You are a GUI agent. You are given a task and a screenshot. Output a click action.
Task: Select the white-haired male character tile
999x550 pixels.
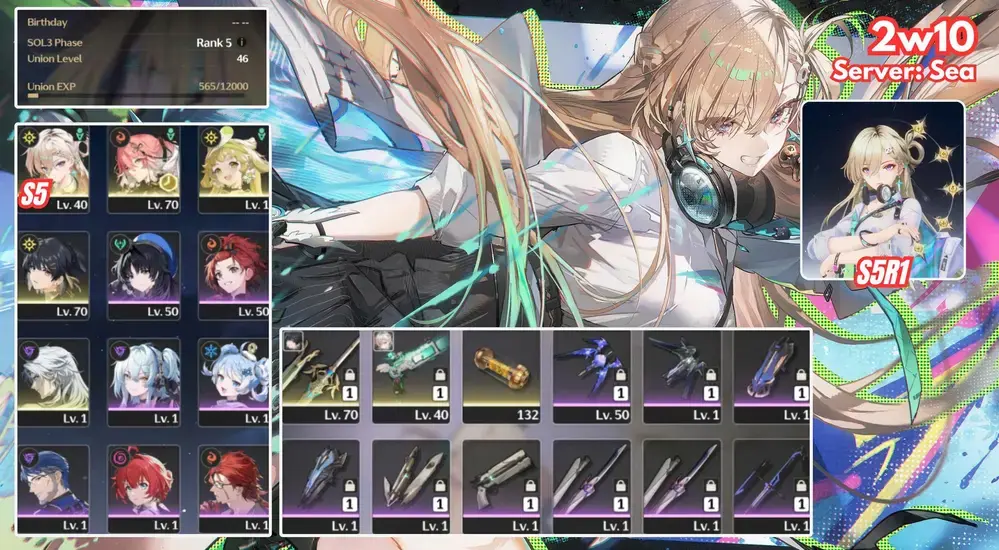54,380
